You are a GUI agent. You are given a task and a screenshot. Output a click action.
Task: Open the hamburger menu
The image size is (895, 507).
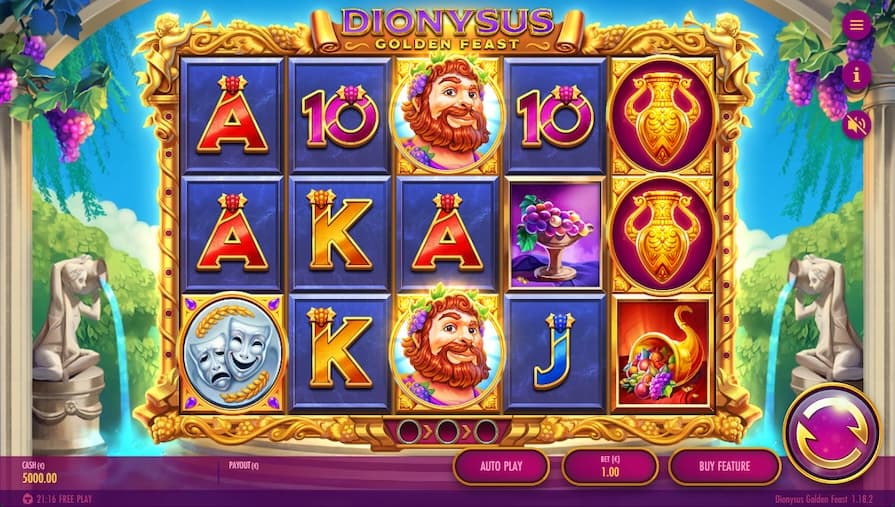tap(857, 25)
